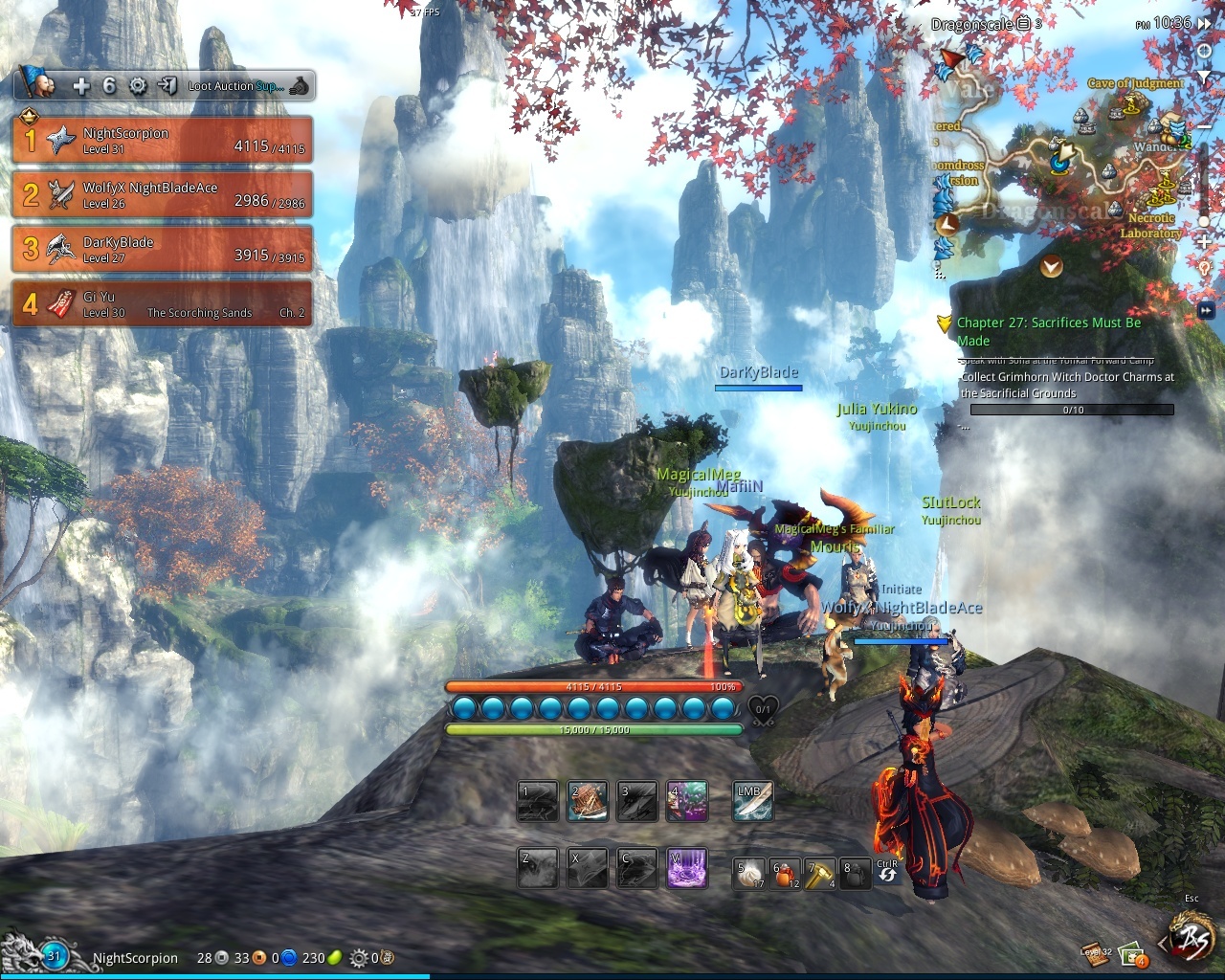1225x980 pixels.
Task: Use the dumpling item in slot 5
Action: (748, 874)
